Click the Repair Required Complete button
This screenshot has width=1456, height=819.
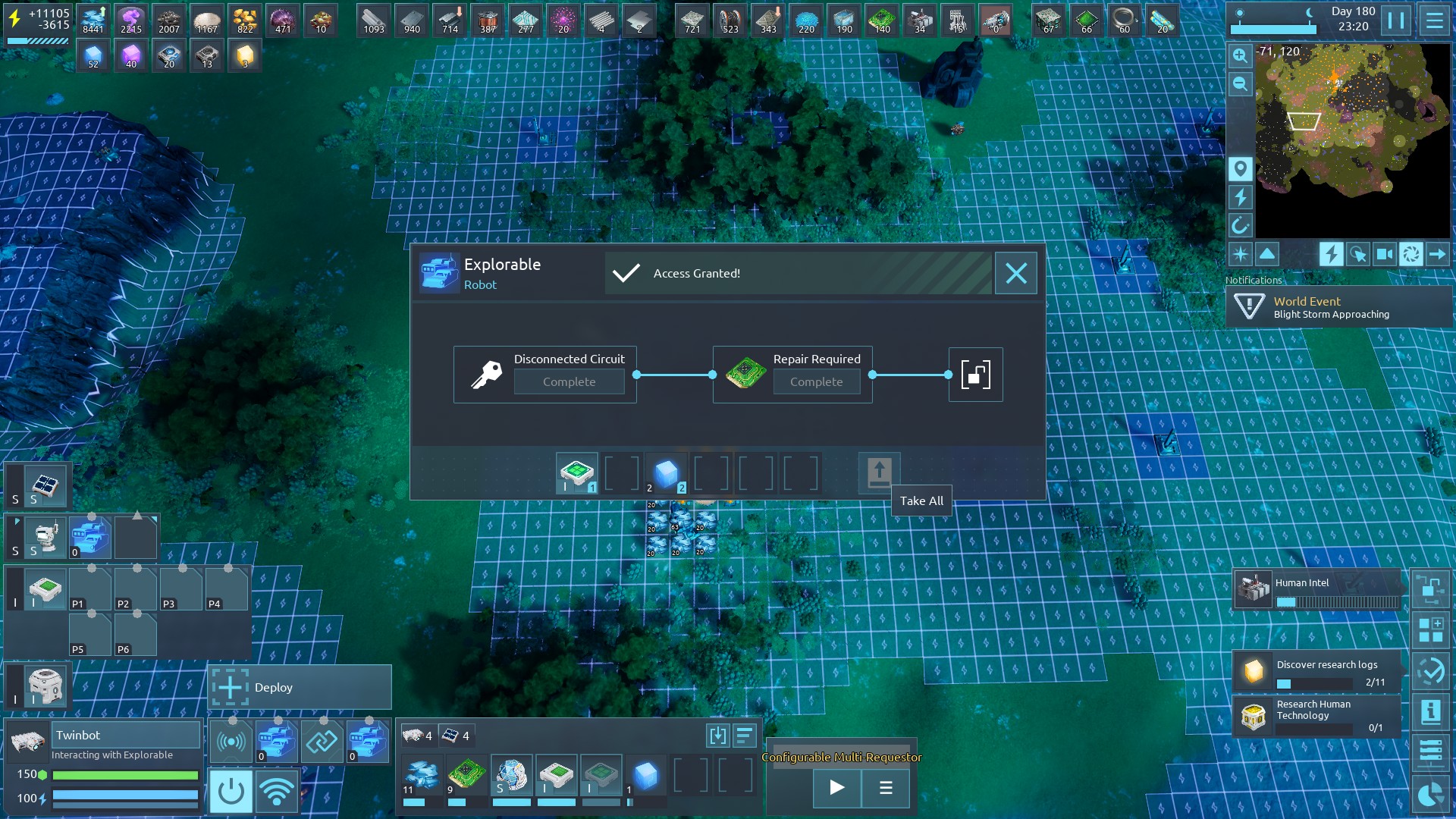816,381
